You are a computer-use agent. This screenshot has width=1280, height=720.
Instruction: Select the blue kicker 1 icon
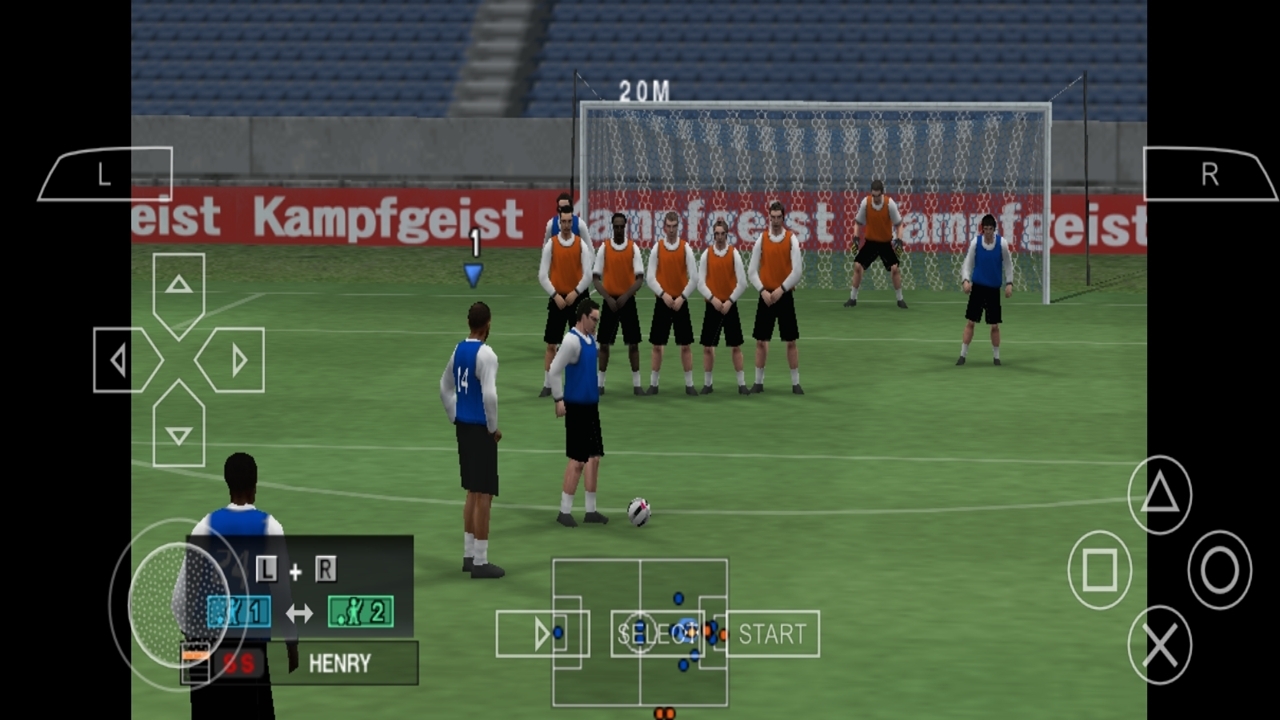pyautogui.click(x=238, y=611)
